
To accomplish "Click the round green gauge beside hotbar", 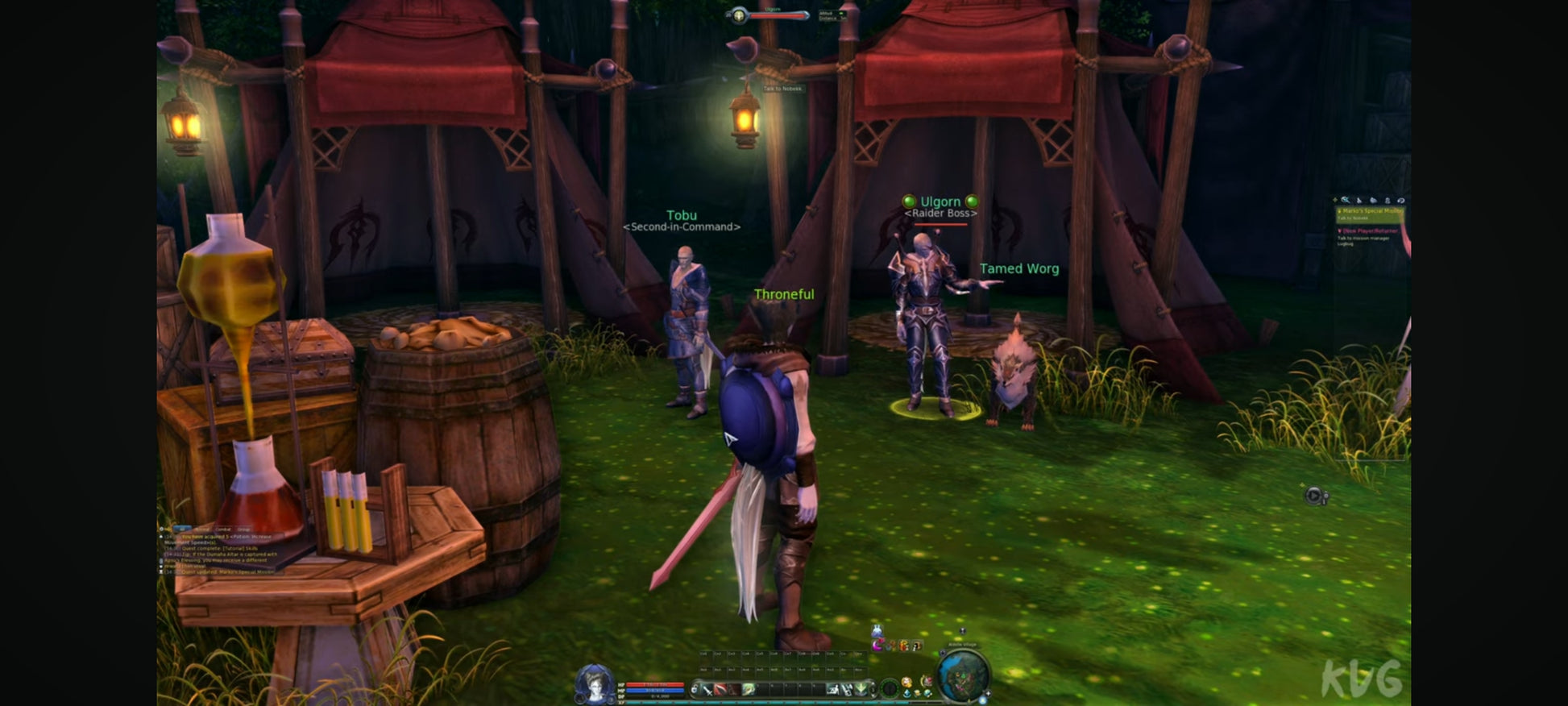I will click(x=890, y=688).
